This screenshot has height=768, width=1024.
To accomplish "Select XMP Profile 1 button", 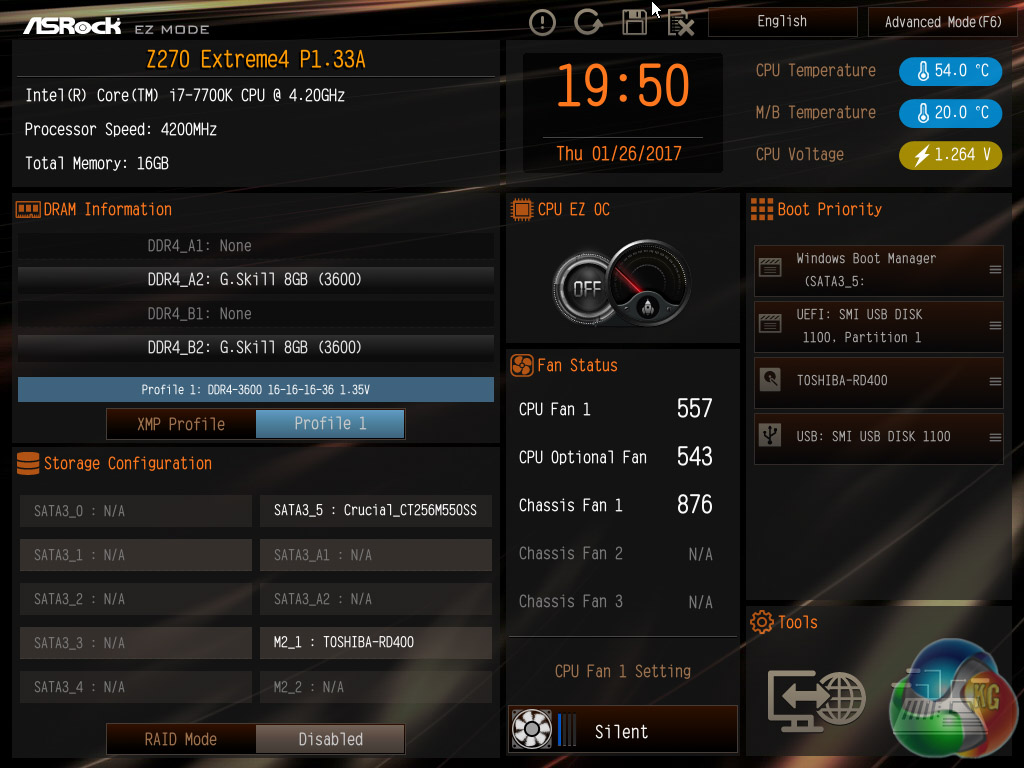I will pos(330,424).
